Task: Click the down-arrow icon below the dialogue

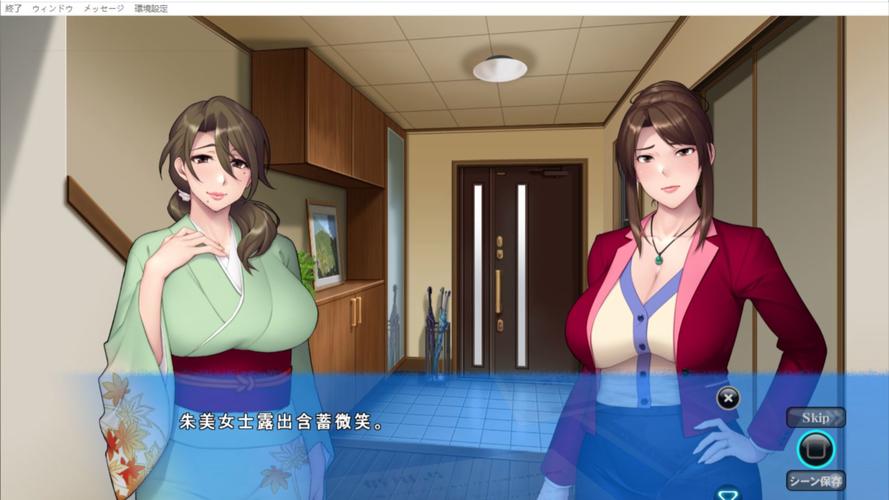Action: click(728, 492)
